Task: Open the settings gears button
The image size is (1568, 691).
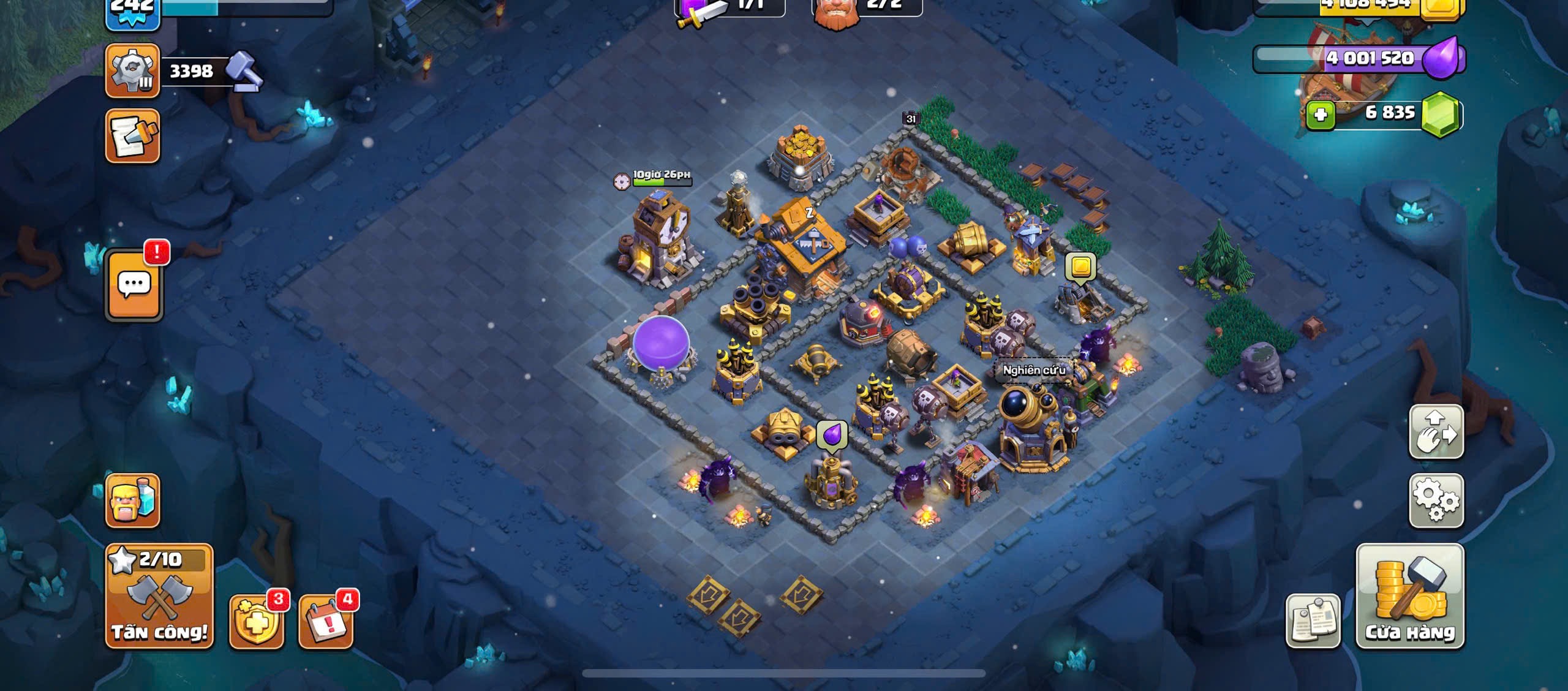Action: [1436, 500]
